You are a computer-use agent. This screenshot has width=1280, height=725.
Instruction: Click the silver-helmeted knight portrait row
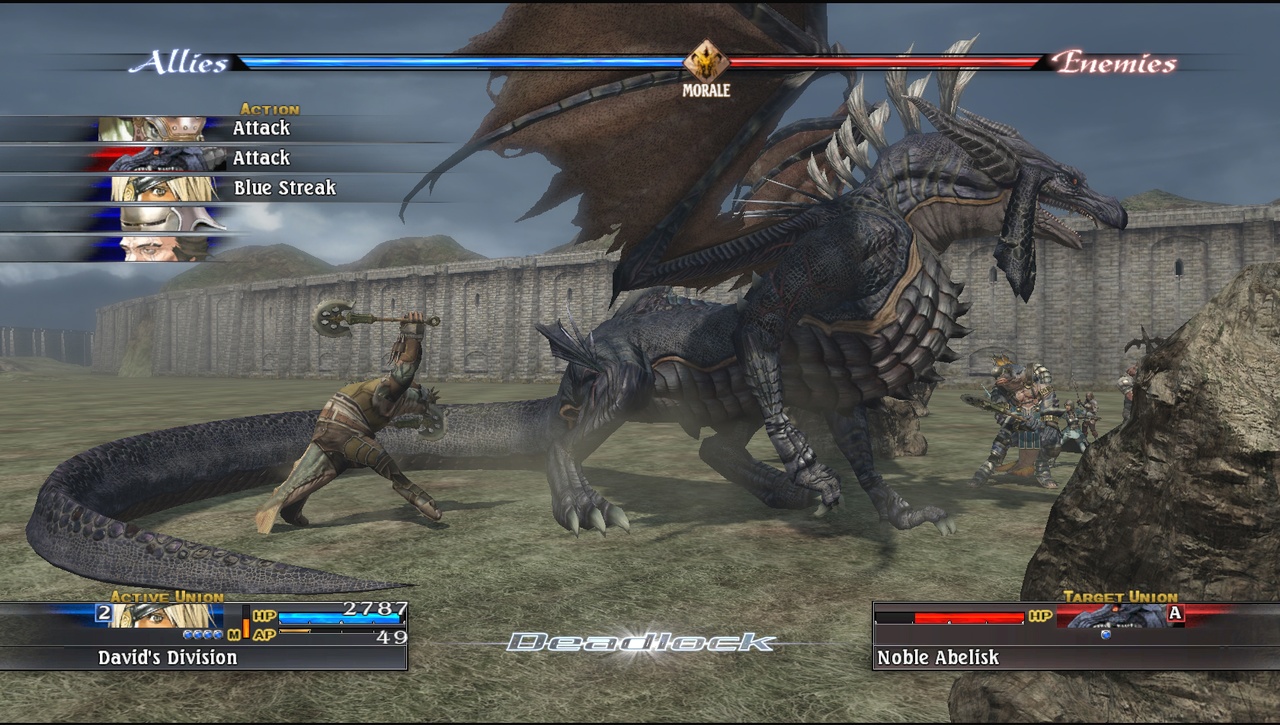tap(160, 218)
